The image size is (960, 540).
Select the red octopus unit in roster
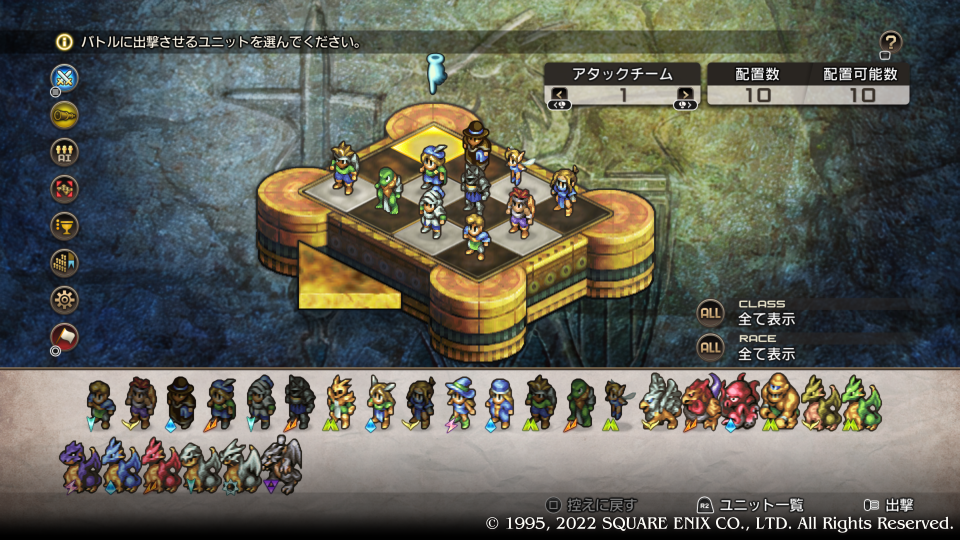coord(740,401)
